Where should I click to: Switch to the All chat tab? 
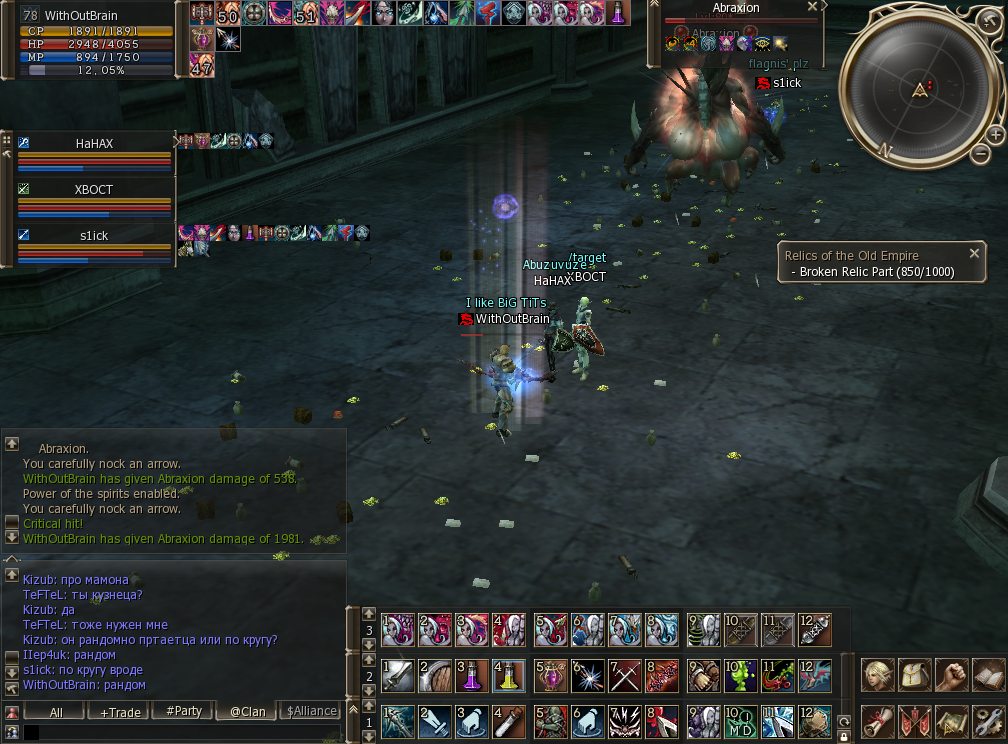point(56,711)
